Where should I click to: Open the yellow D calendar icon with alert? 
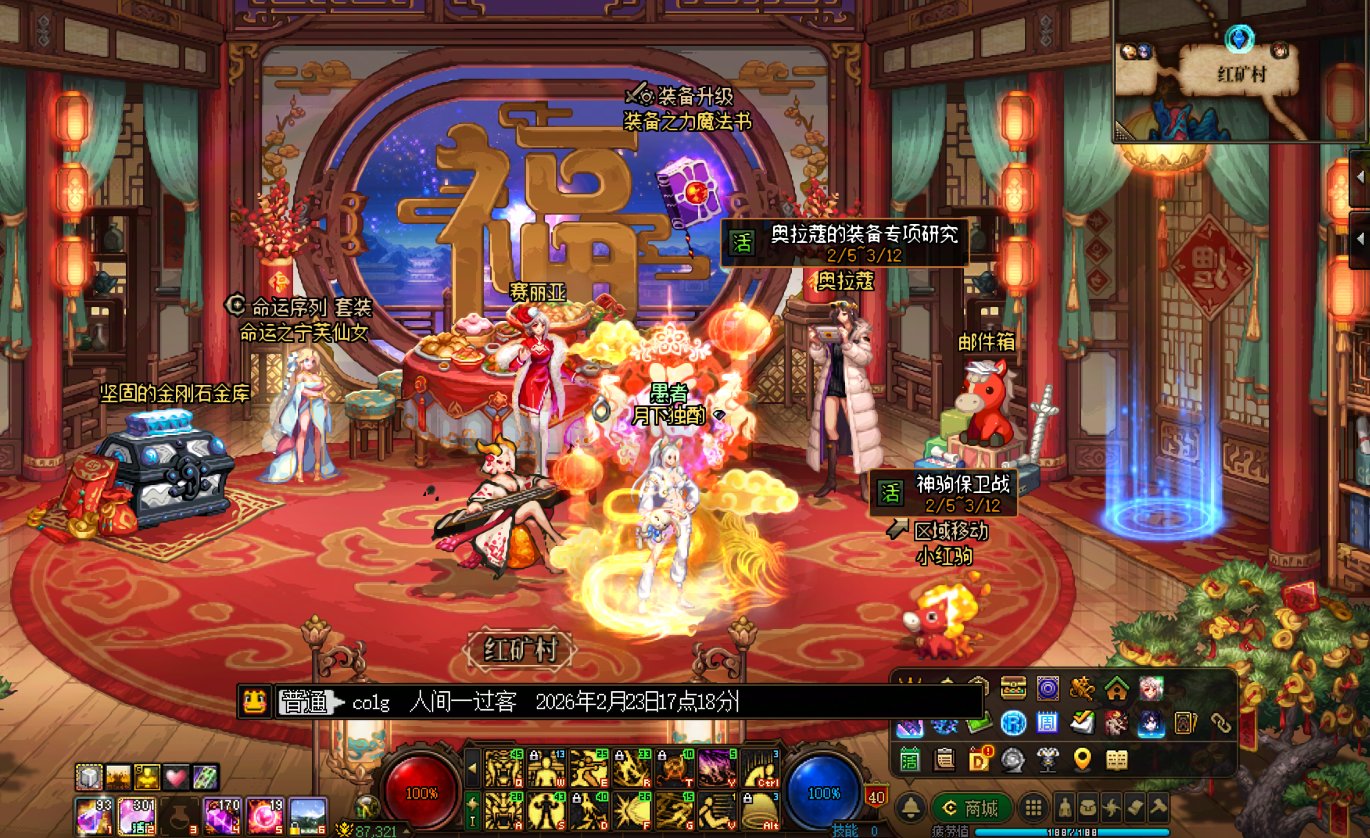pos(980,760)
